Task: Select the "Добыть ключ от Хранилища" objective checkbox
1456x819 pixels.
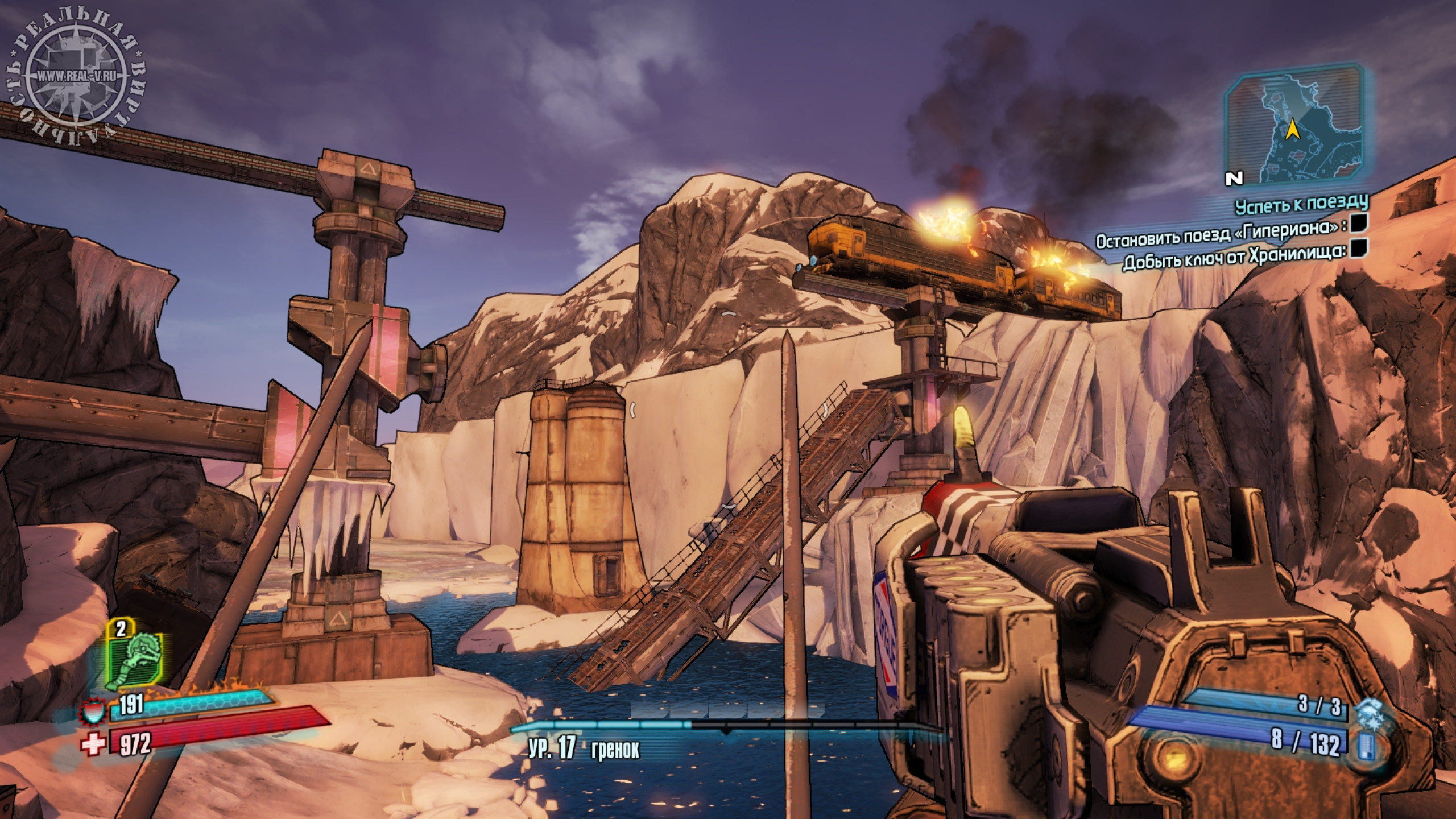Action: click(1358, 263)
